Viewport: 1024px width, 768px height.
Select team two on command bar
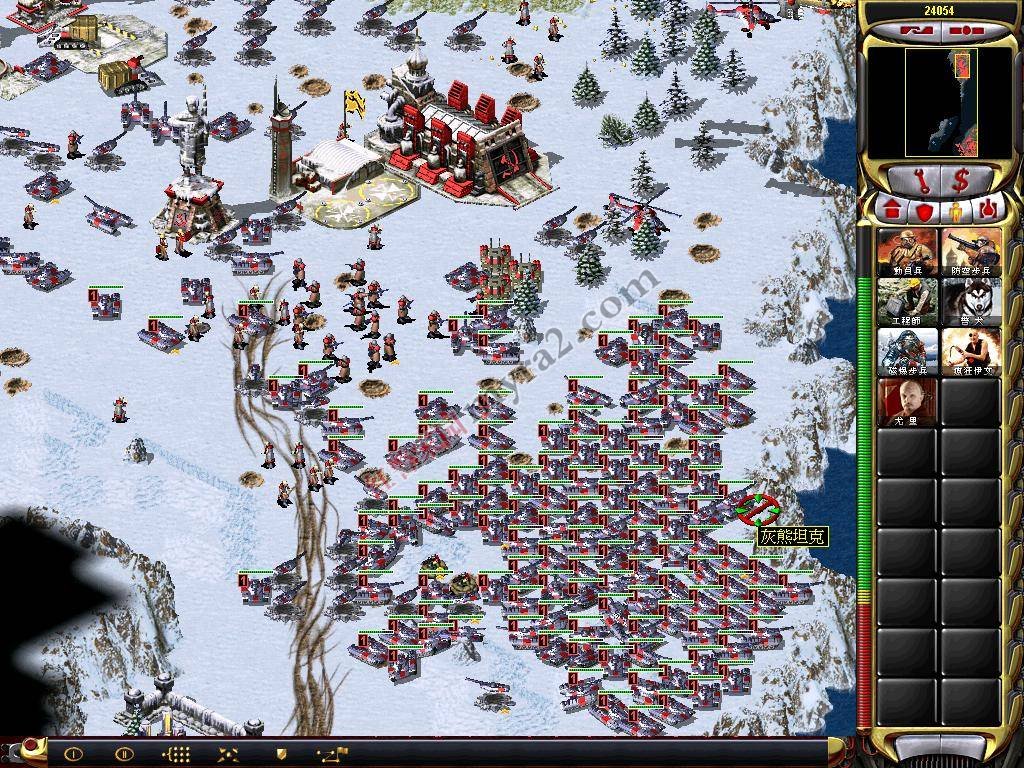[x=124, y=753]
